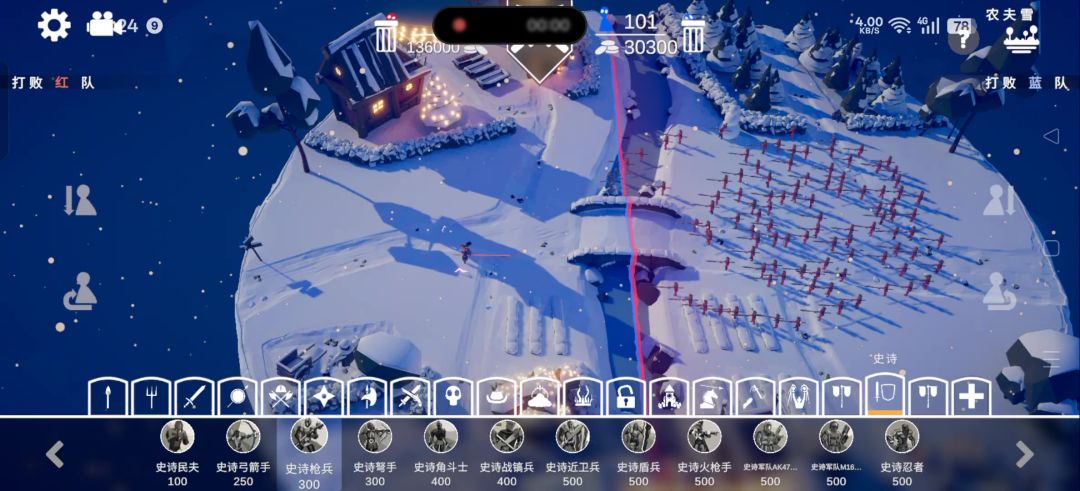
Task: Select the 史诗火枪手 musketeer unit
Action: pyautogui.click(x=704, y=438)
